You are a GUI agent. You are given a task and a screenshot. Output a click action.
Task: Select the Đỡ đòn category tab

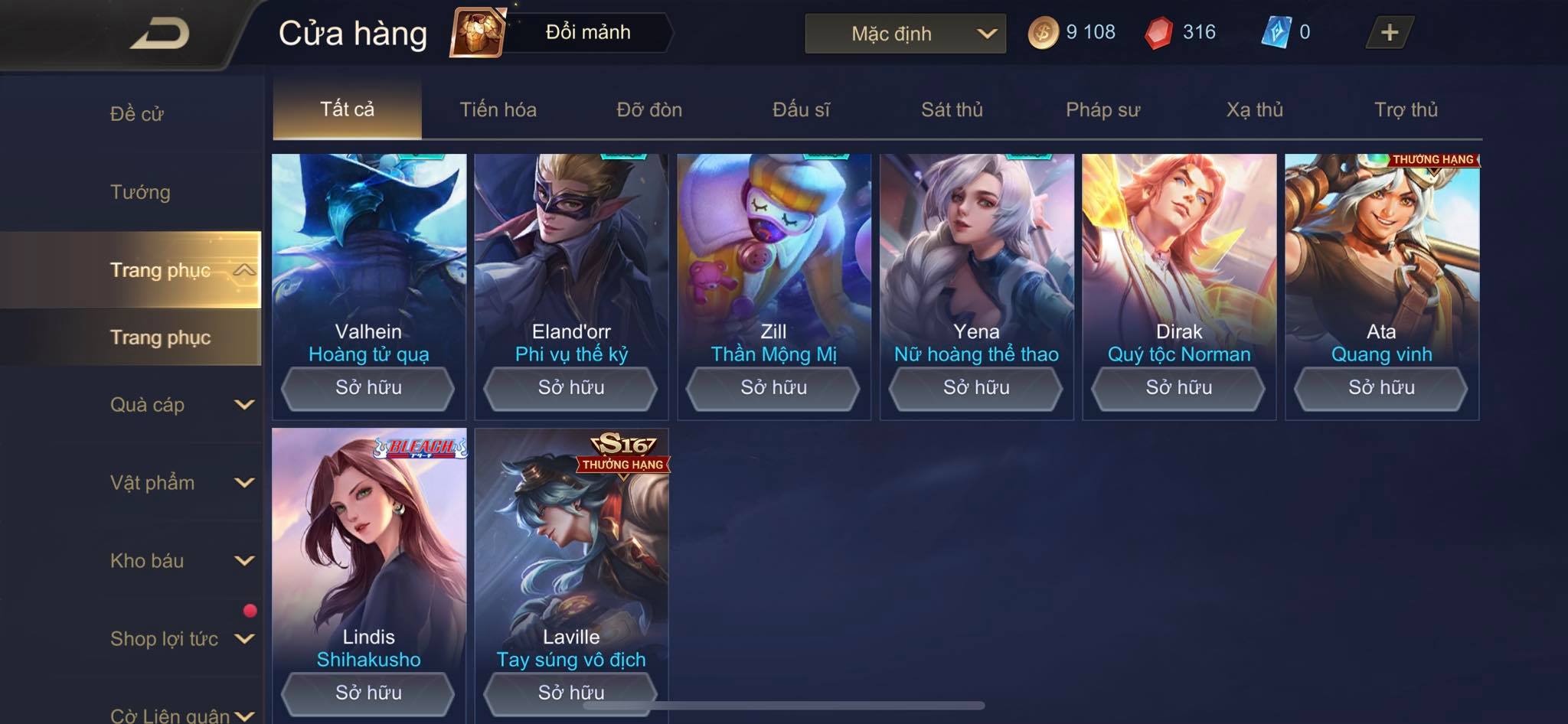649,109
